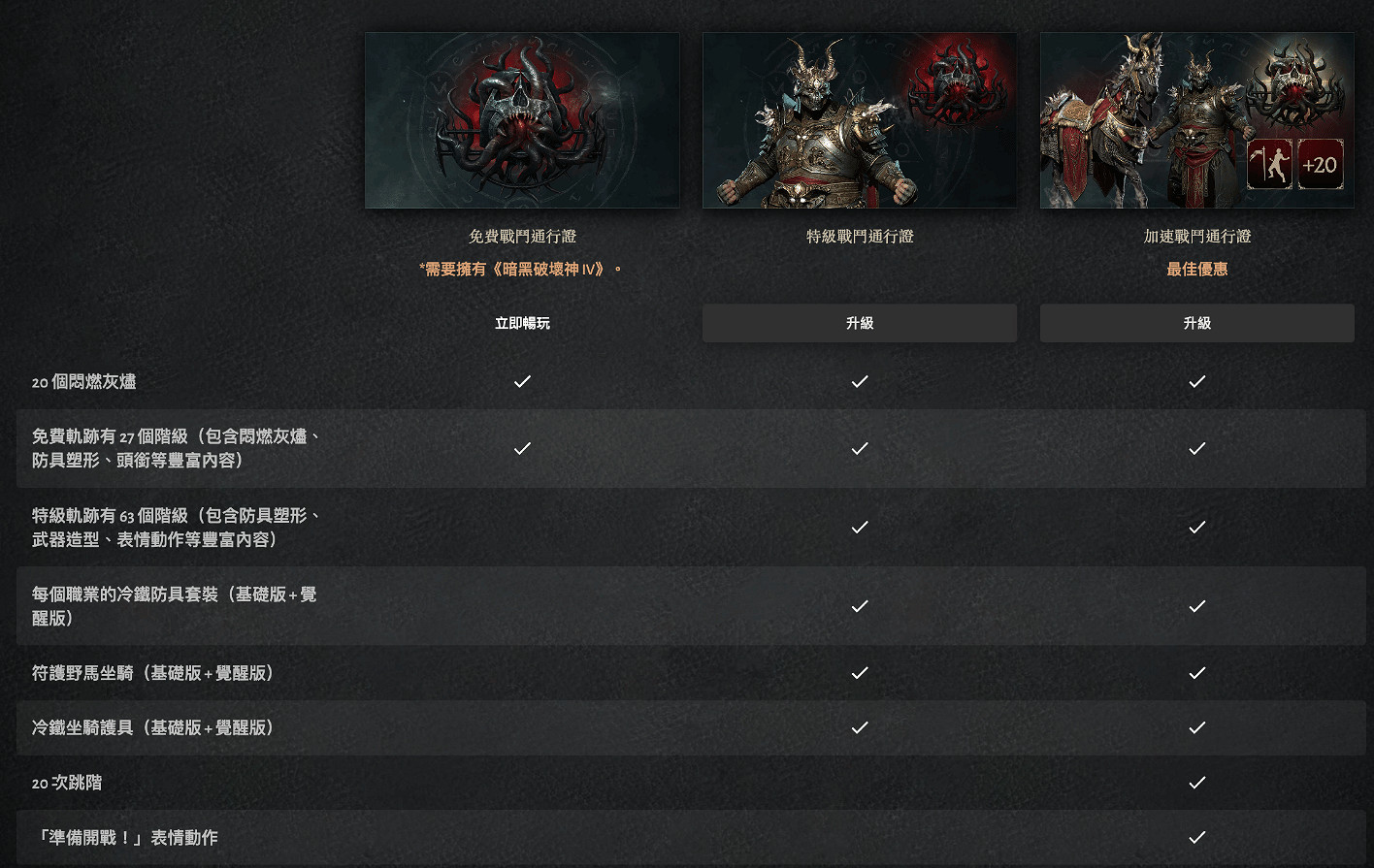This screenshot has width=1374, height=868.
Task: Open the 需要擁有《暗黑破壞神 IV》link
Action: 522,269
